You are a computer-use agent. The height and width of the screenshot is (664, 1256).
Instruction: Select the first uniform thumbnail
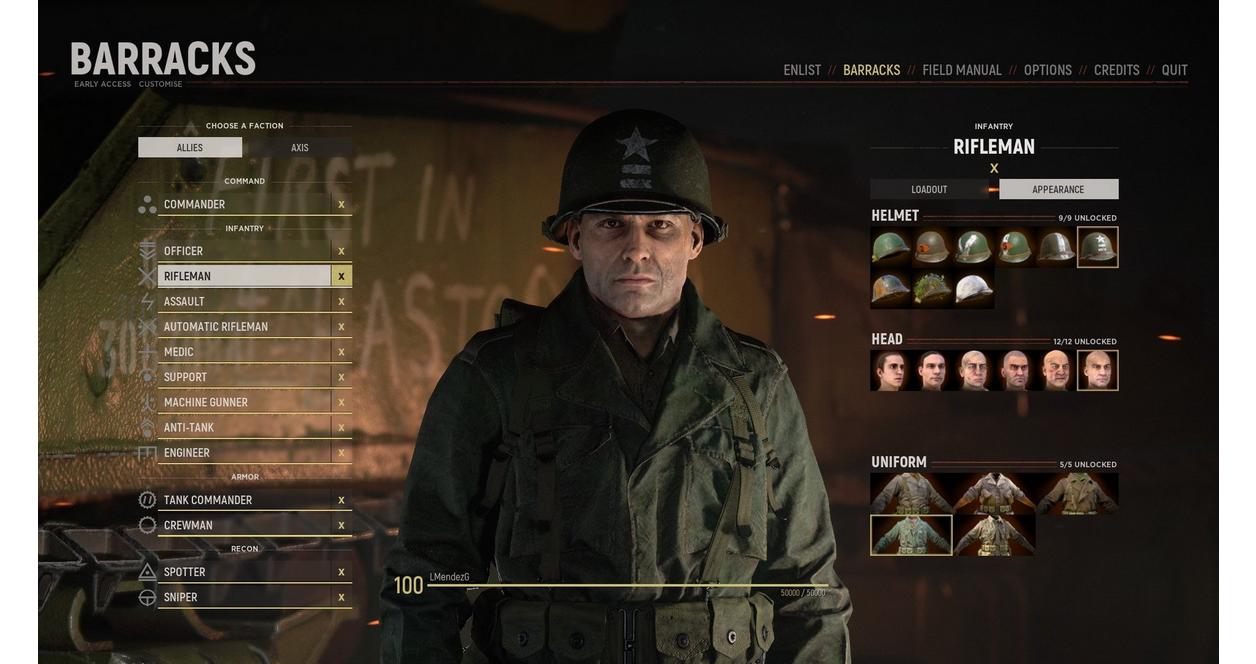[x=910, y=494]
